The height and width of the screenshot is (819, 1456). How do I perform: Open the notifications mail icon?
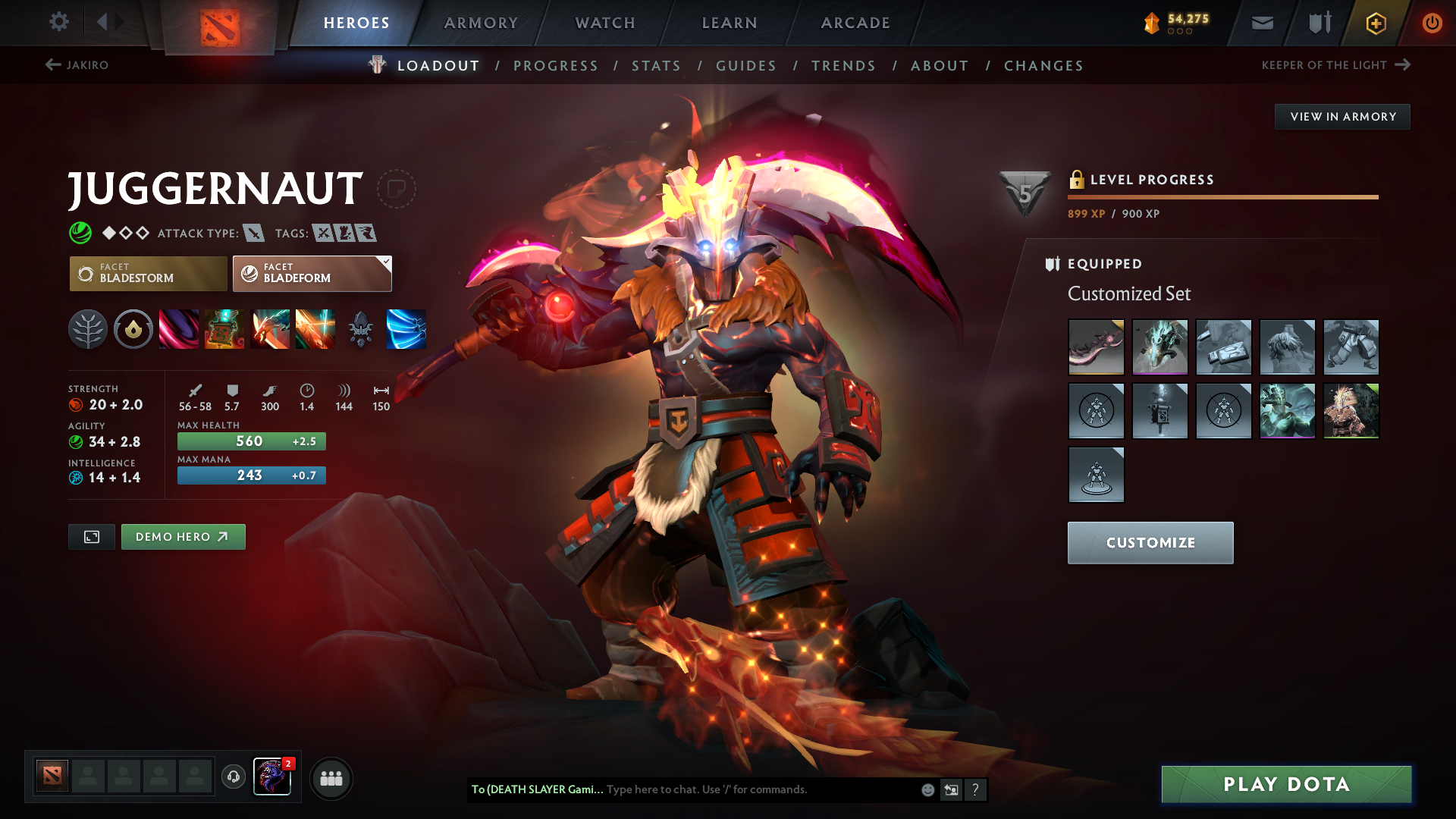click(1262, 23)
